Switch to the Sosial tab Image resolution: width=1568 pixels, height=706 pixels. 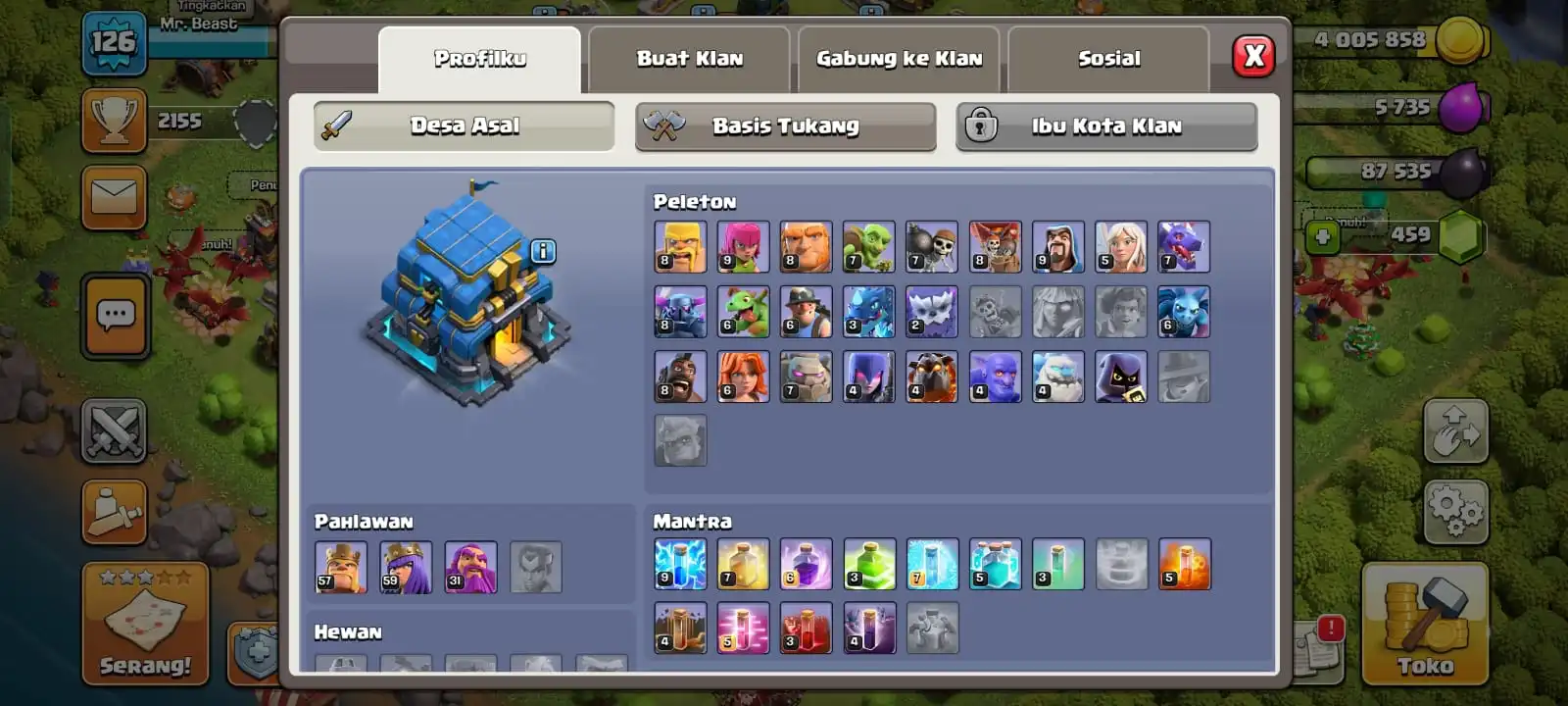coord(1107,59)
